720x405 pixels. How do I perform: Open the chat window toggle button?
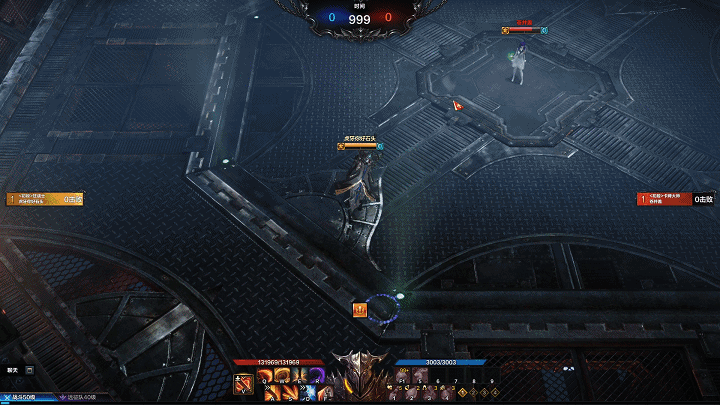[28, 370]
